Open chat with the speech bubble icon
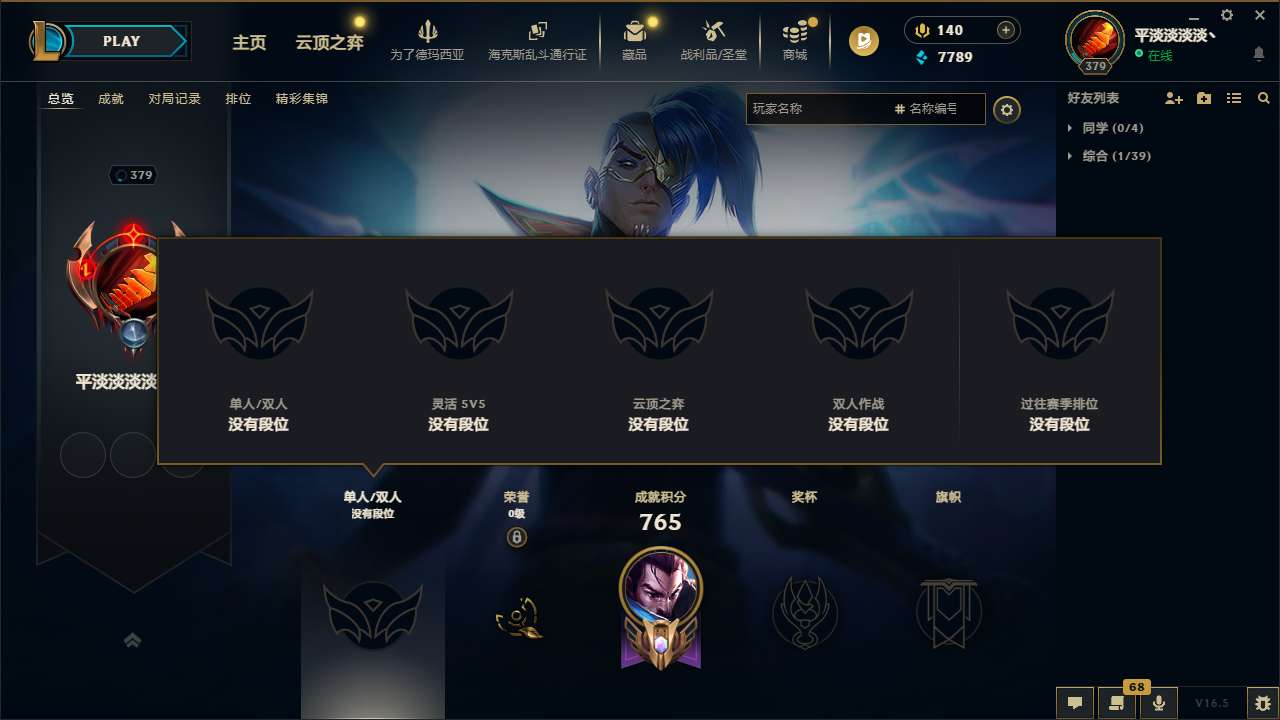Image resolution: width=1280 pixels, height=720 pixels. point(1075,703)
